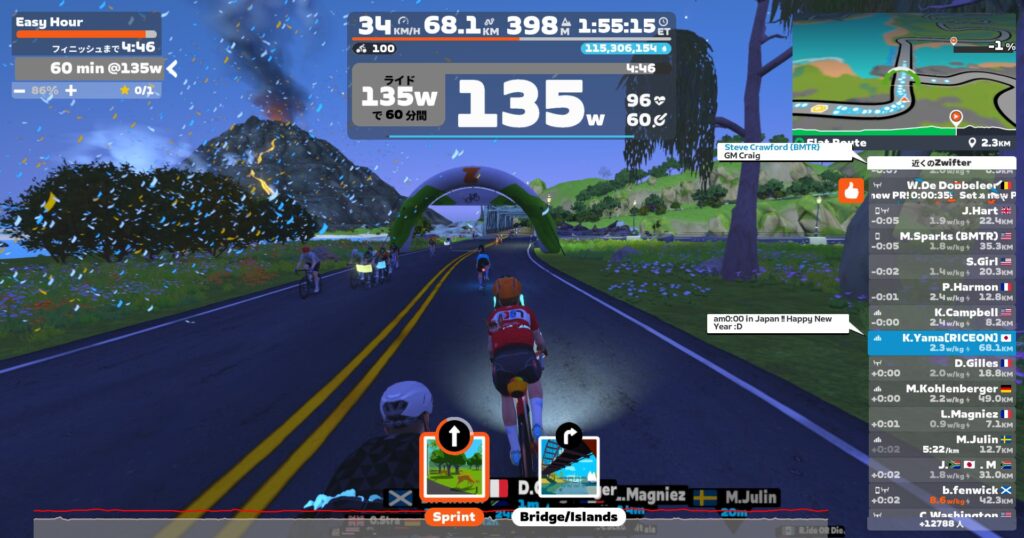The width and height of the screenshot is (1024, 538).
Task: Select M.Kohlenberger from nearby riders
Action: [940, 393]
